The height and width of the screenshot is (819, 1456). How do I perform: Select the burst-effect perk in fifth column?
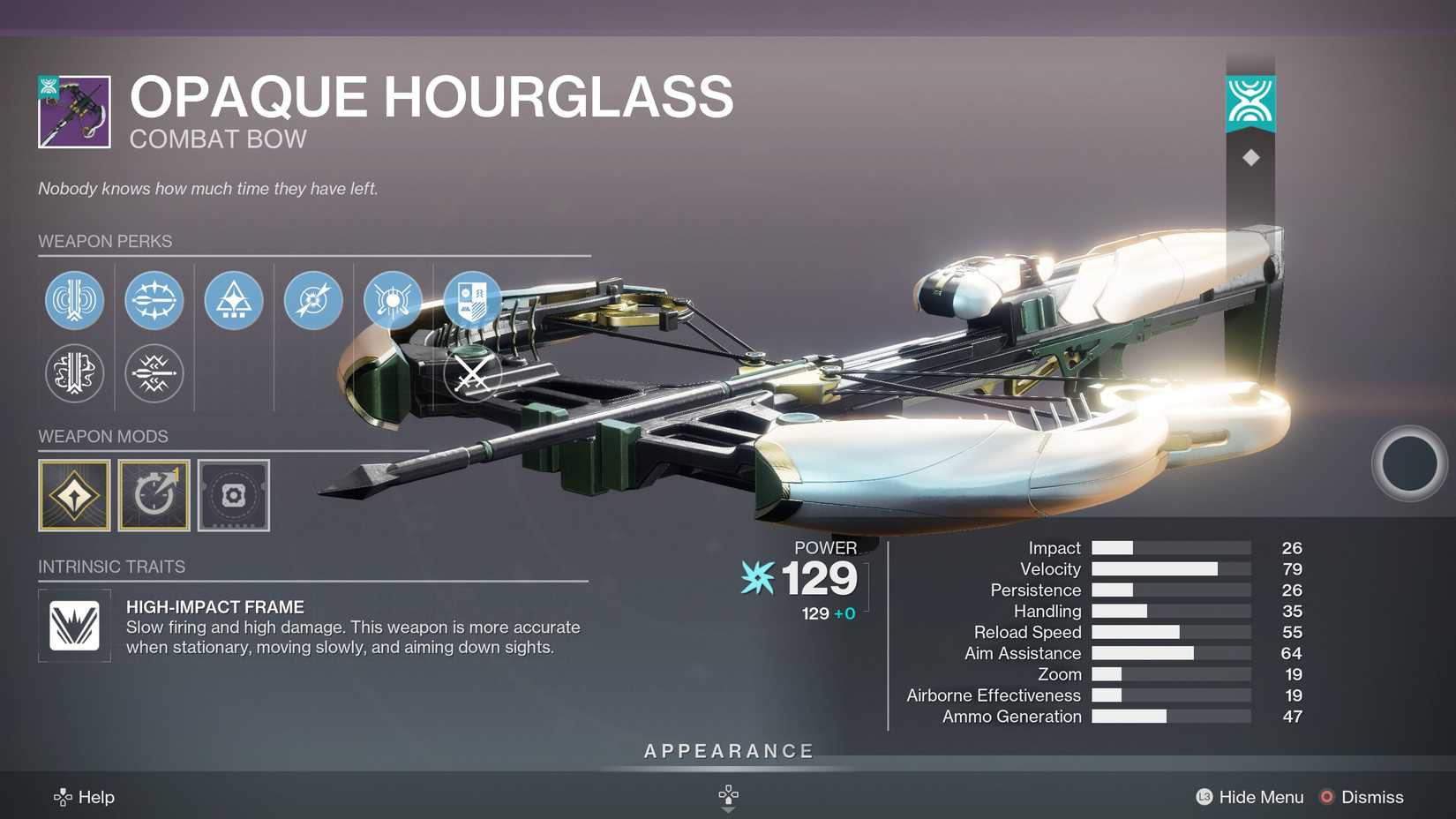pos(392,300)
